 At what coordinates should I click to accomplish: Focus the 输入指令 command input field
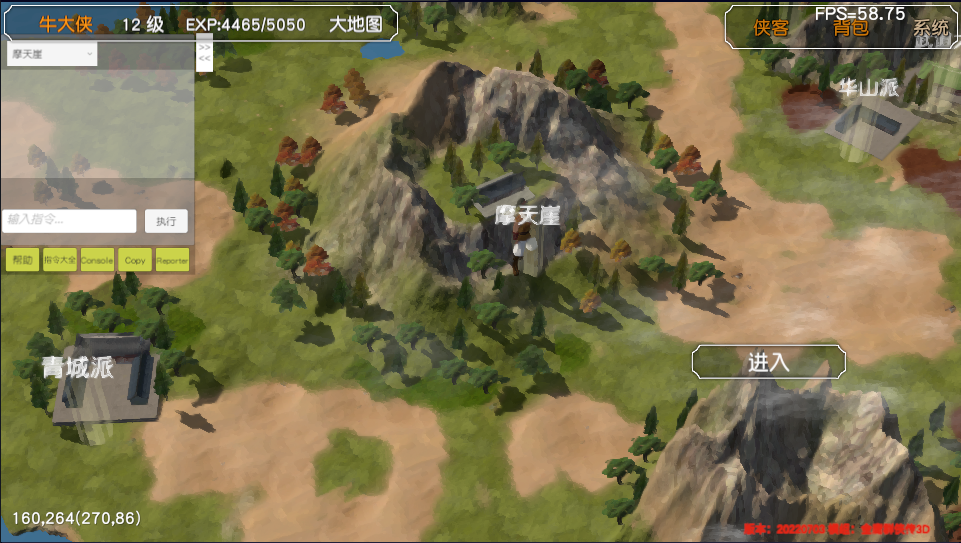[71, 220]
